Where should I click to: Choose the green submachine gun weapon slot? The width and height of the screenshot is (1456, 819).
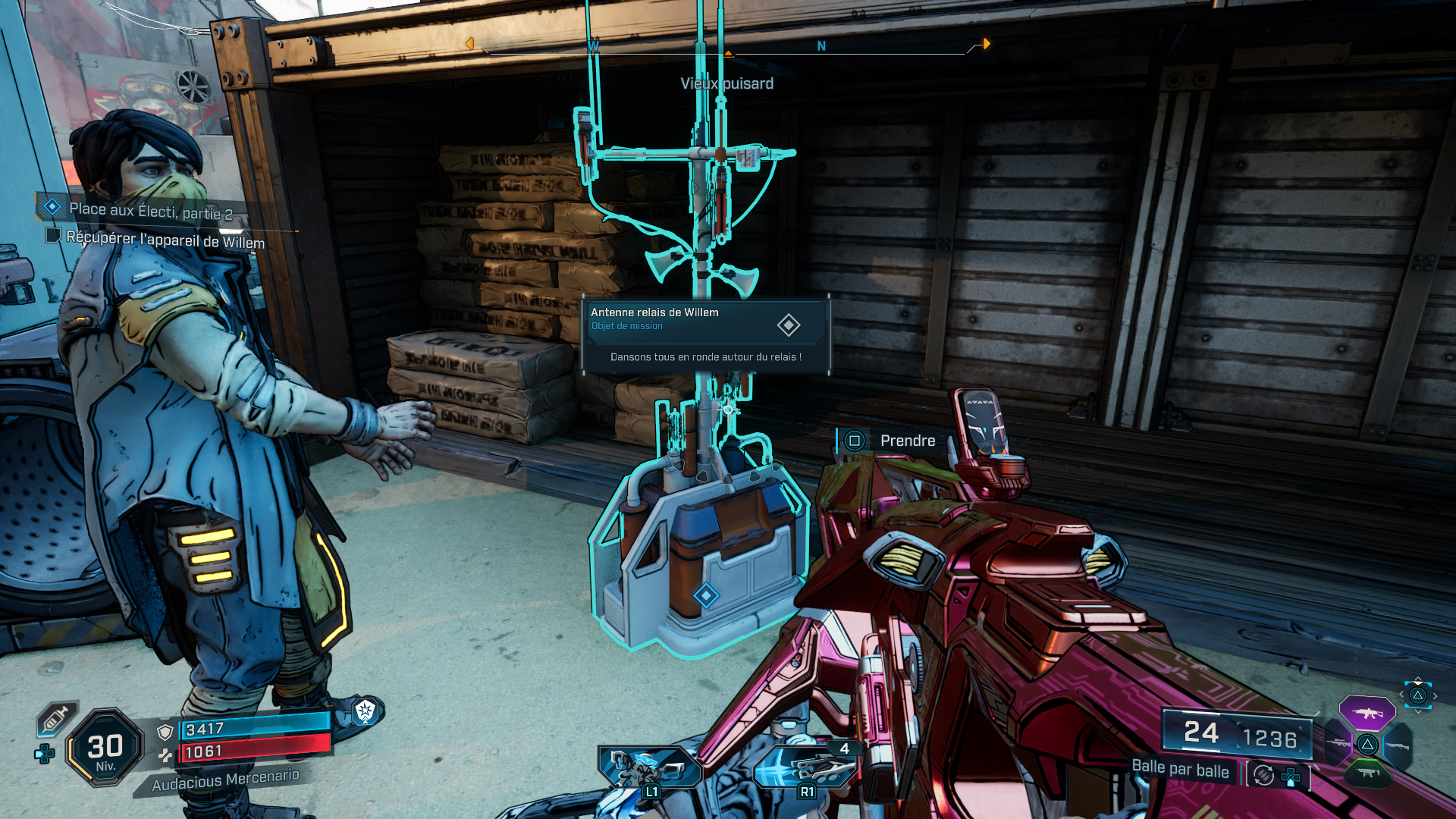coord(1367,773)
